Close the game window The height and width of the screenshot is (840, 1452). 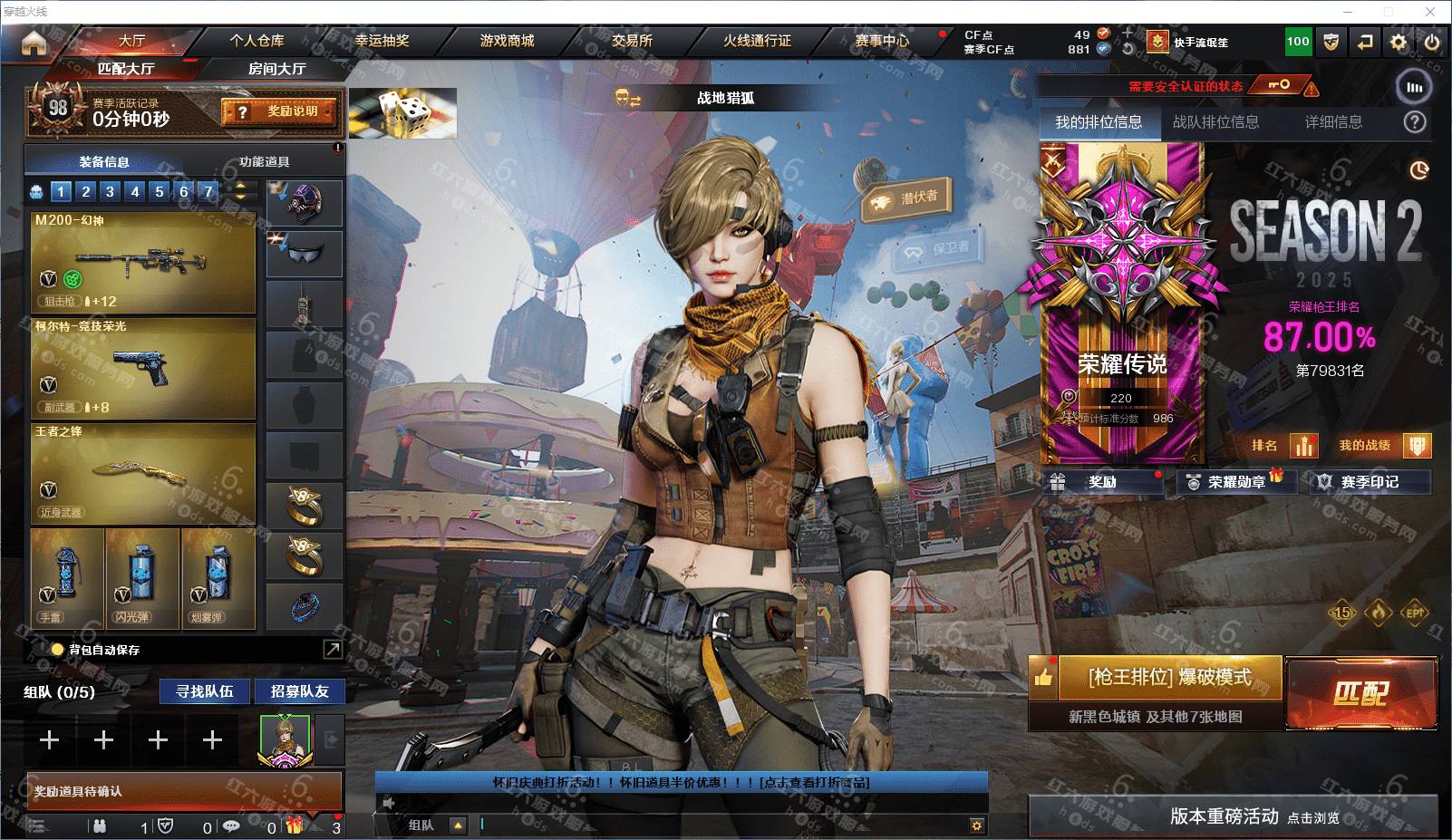click(1431, 12)
